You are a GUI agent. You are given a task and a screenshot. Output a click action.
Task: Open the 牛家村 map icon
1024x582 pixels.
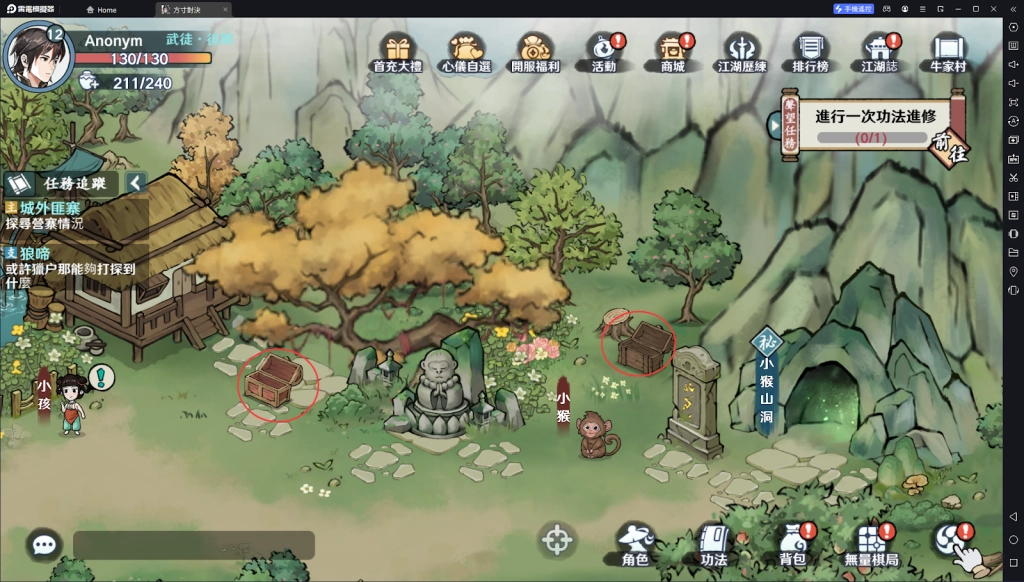coord(946,51)
